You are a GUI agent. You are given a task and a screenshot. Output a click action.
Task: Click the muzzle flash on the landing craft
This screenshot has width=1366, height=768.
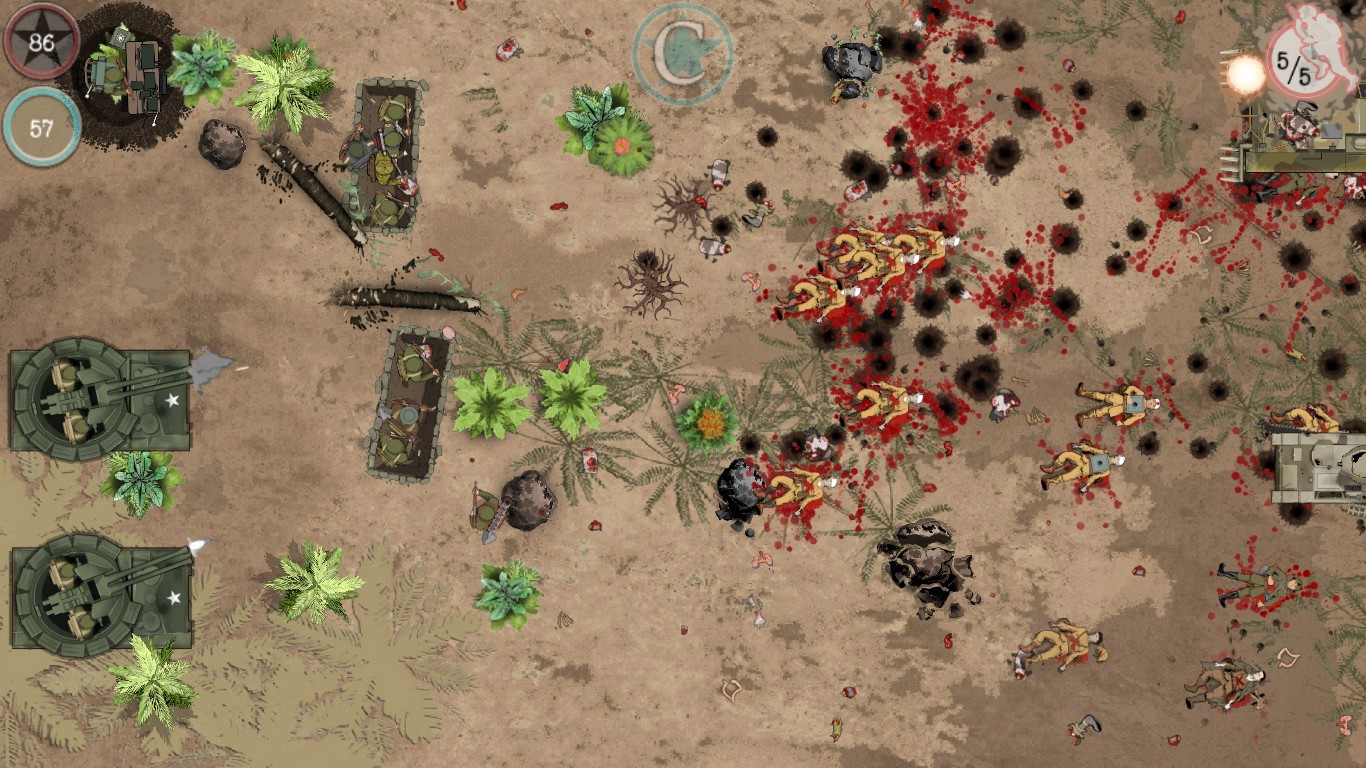(1245, 70)
